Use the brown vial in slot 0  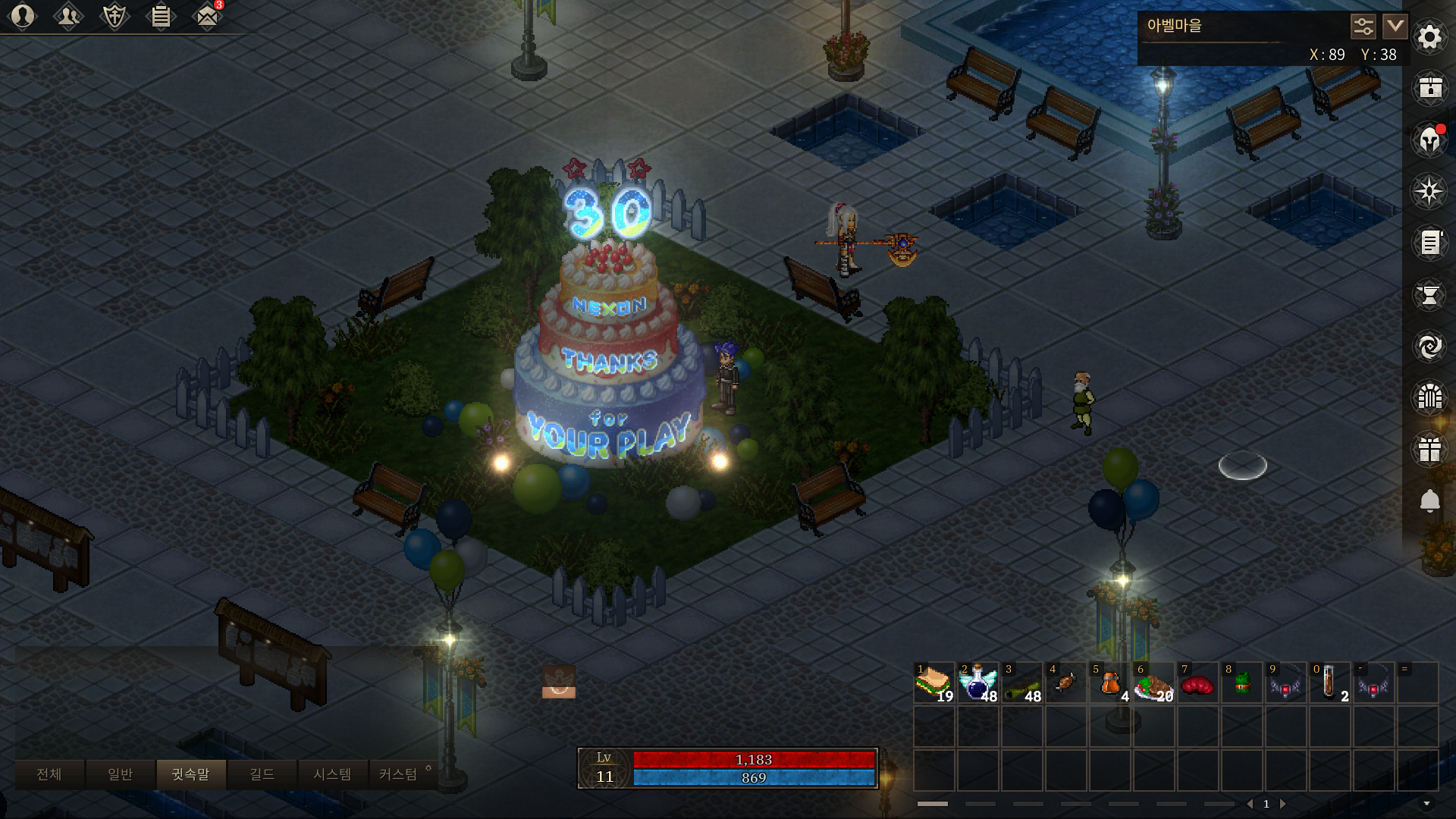1330,682
